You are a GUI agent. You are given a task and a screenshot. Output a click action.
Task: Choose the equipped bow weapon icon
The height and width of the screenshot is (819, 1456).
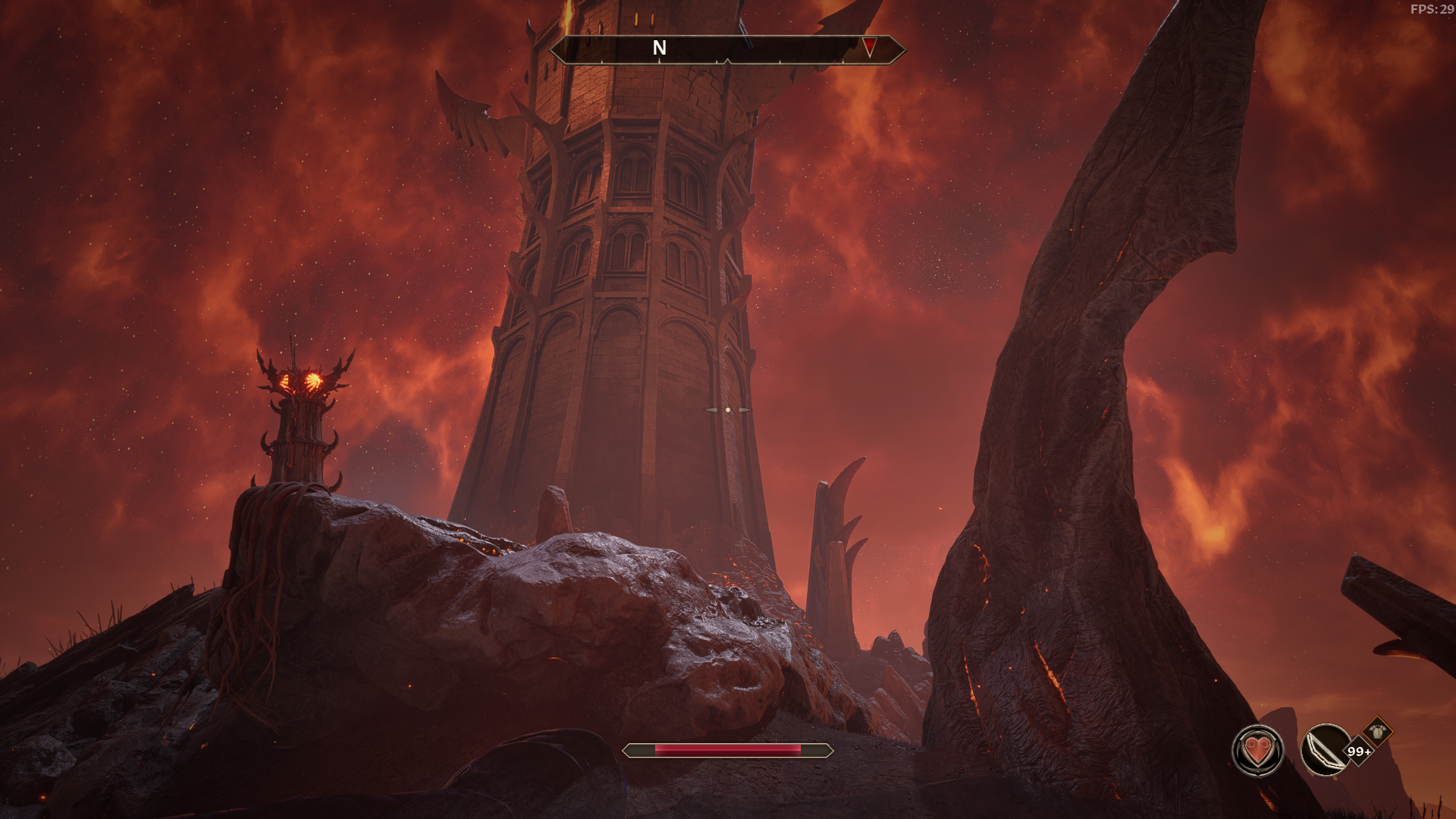[1324, 750]
